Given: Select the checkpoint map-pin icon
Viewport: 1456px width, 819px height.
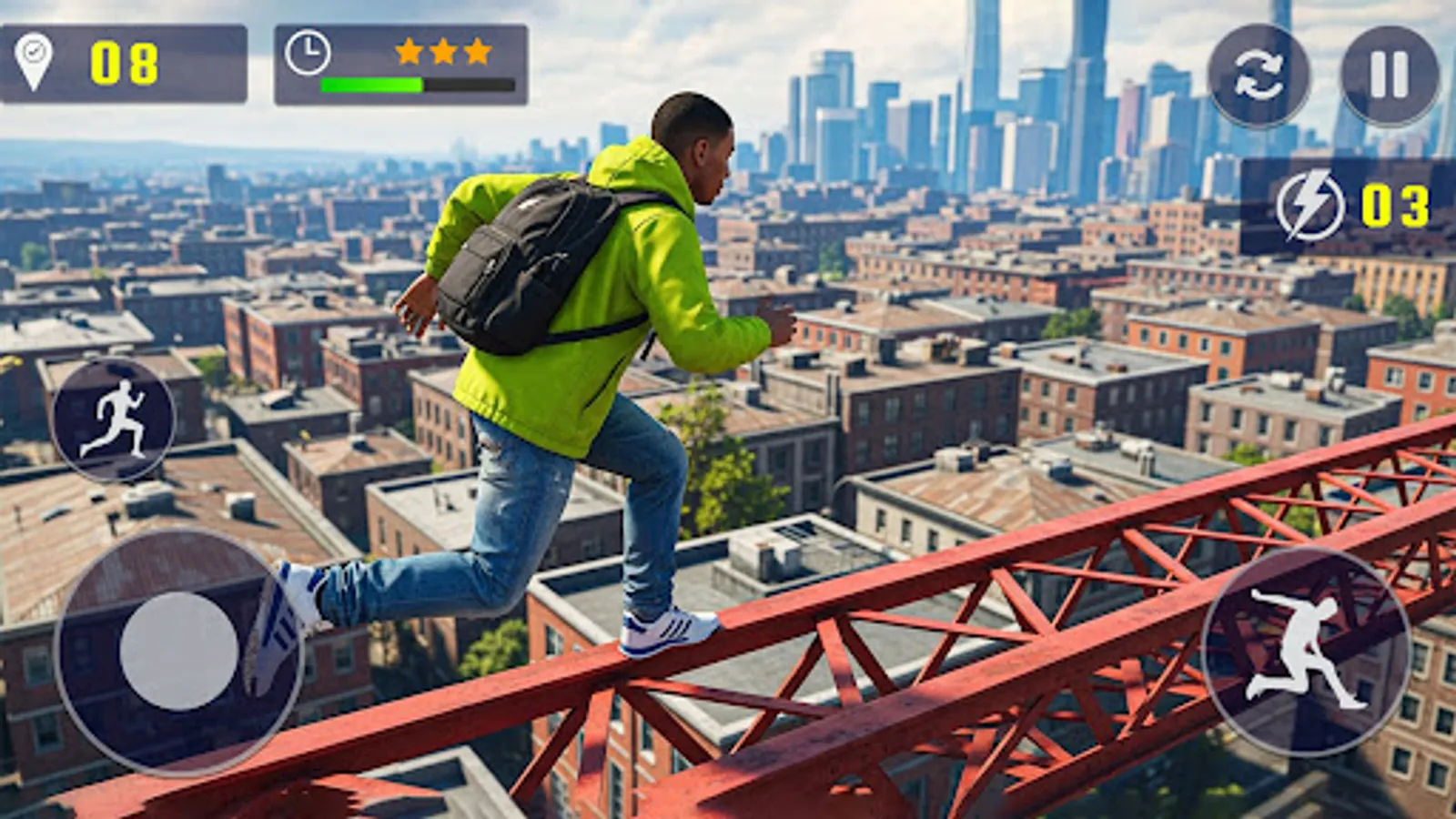Looking at the screenshot, I should pyautogui.click(x=35, y=61).
